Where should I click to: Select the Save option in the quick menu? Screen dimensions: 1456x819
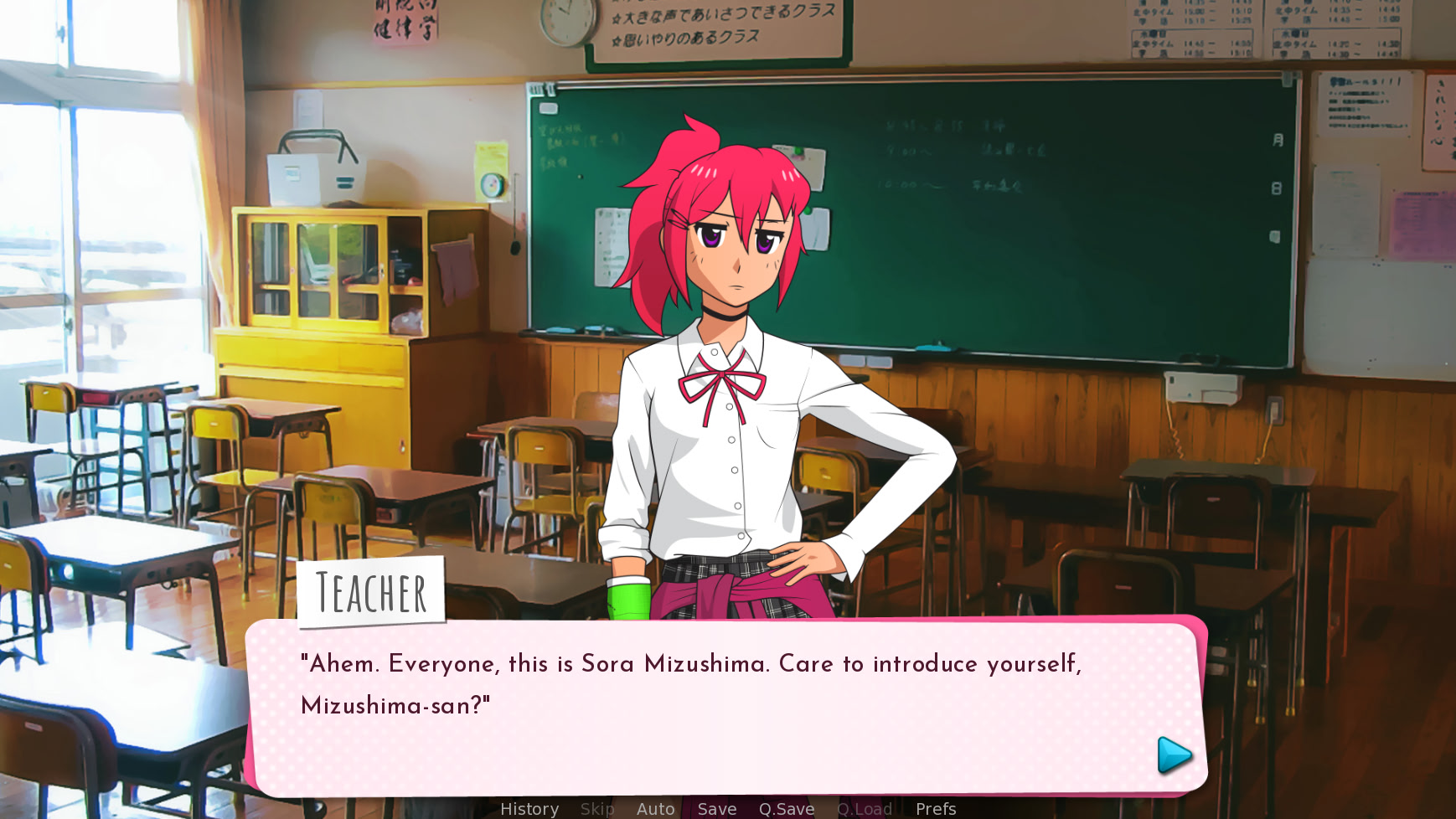(x=716, y=809)
